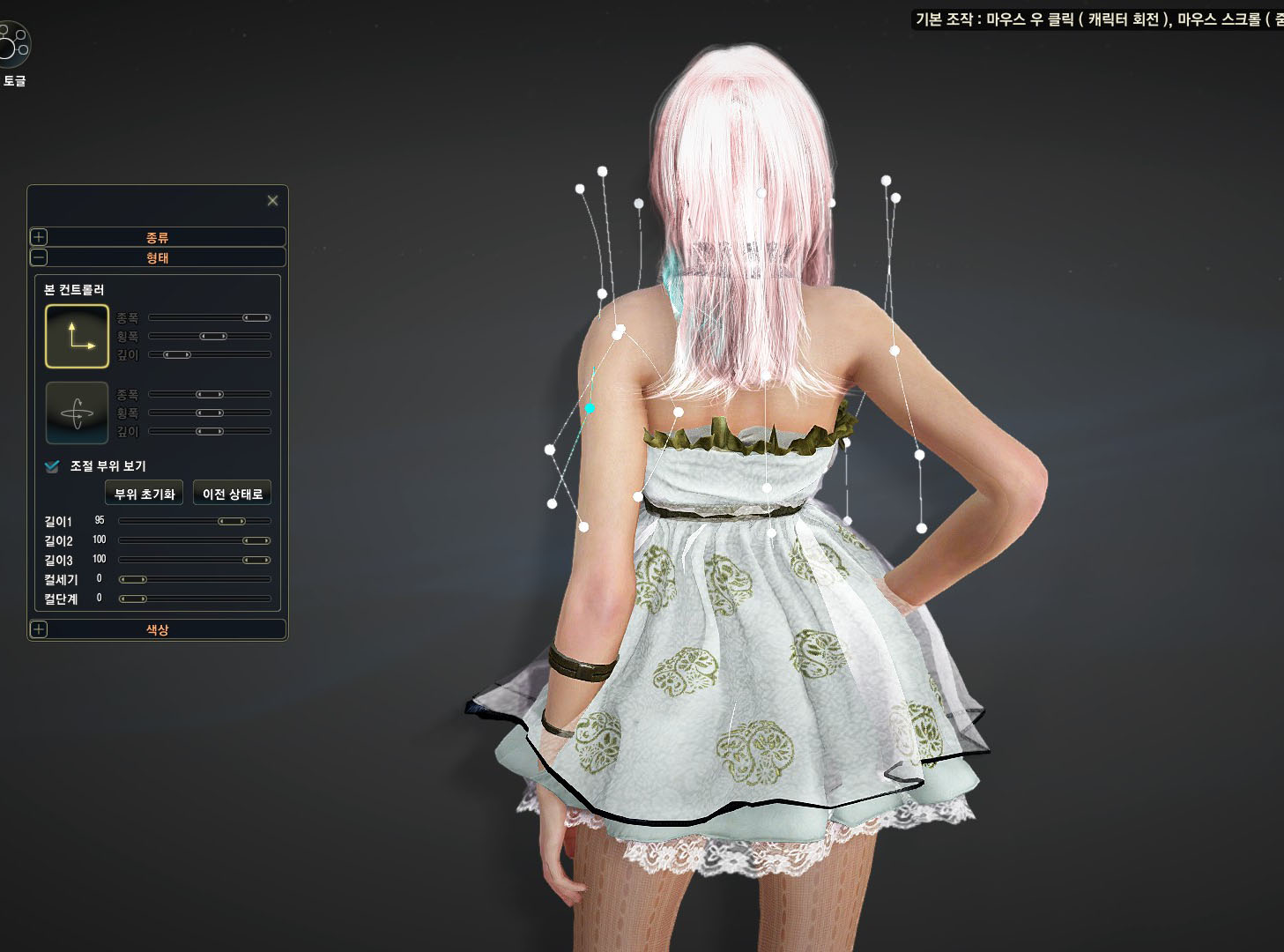Set the 컬단계 curl level slider
This screenshot has height=952, width=1284.
[x=133, y=599]
